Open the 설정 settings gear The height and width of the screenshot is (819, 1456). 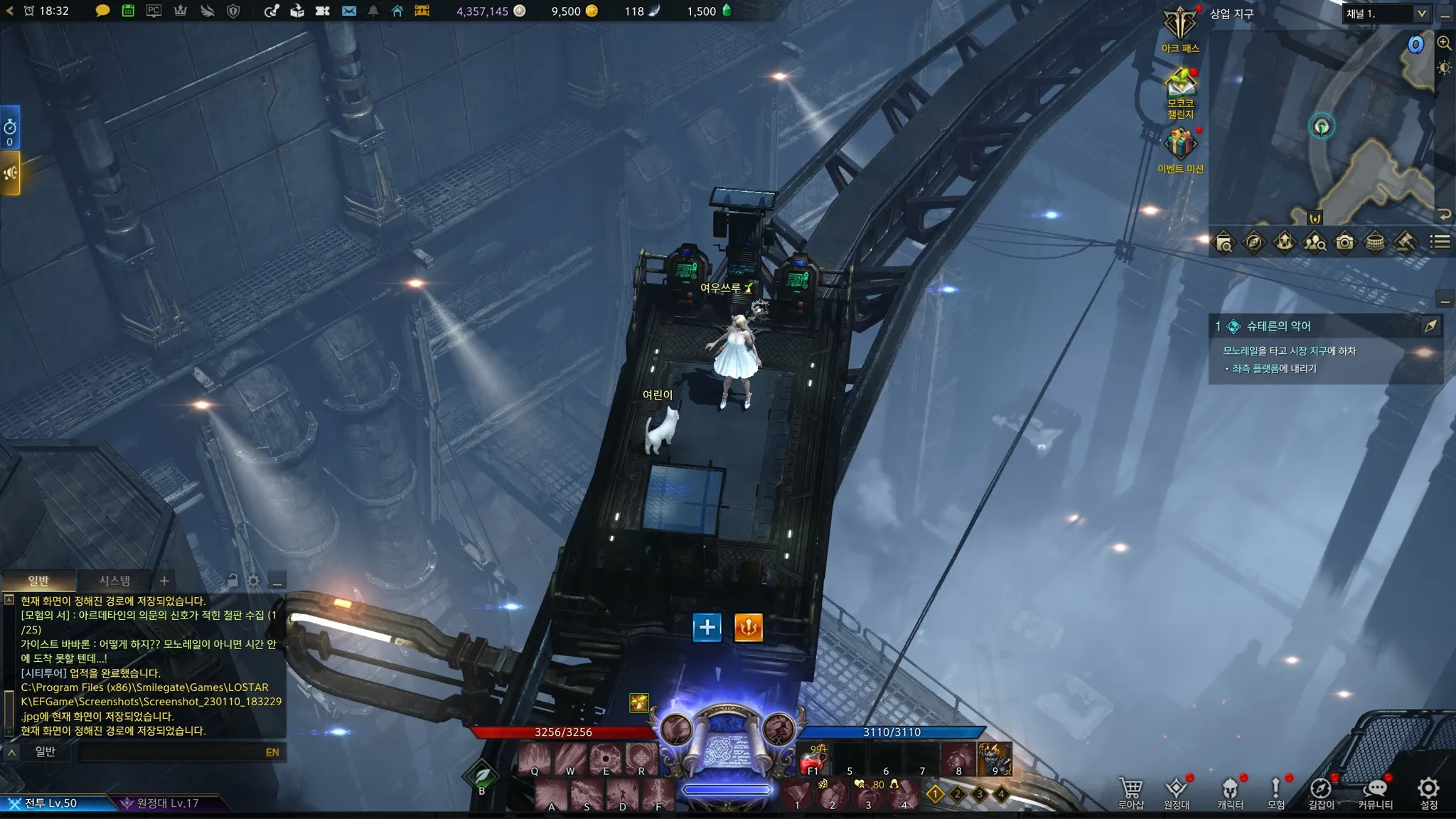[x=1428, y=792]
